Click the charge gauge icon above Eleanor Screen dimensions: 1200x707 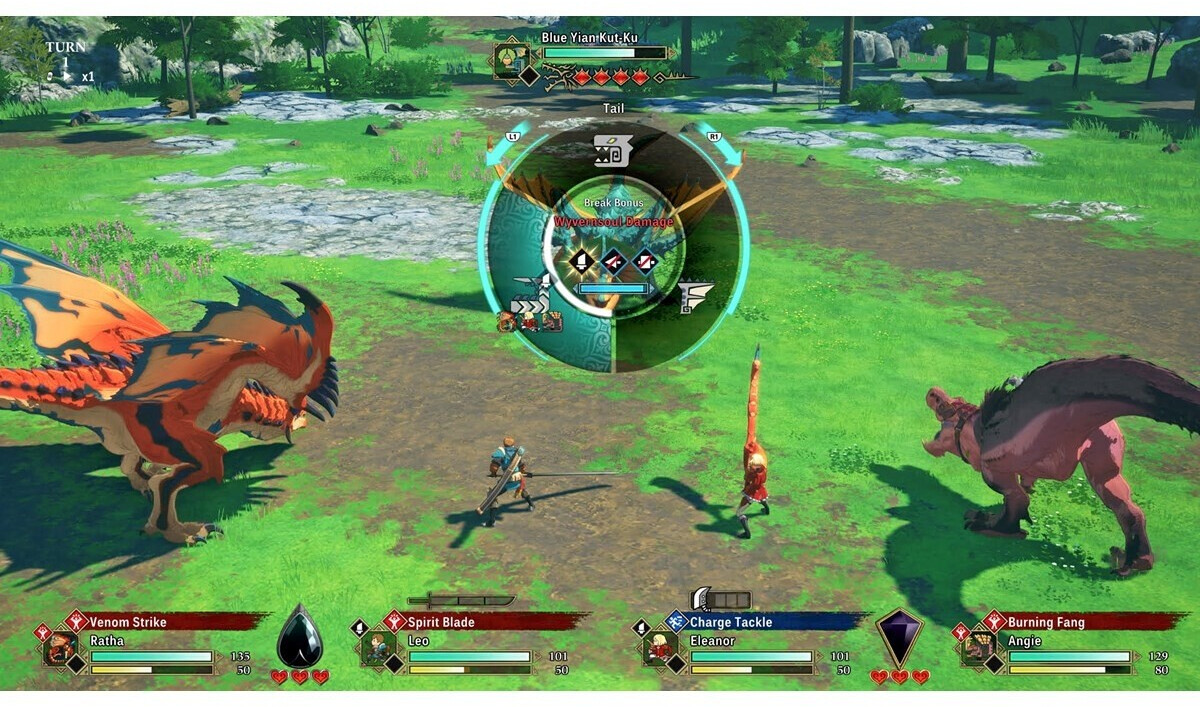(x=720, y=599)
